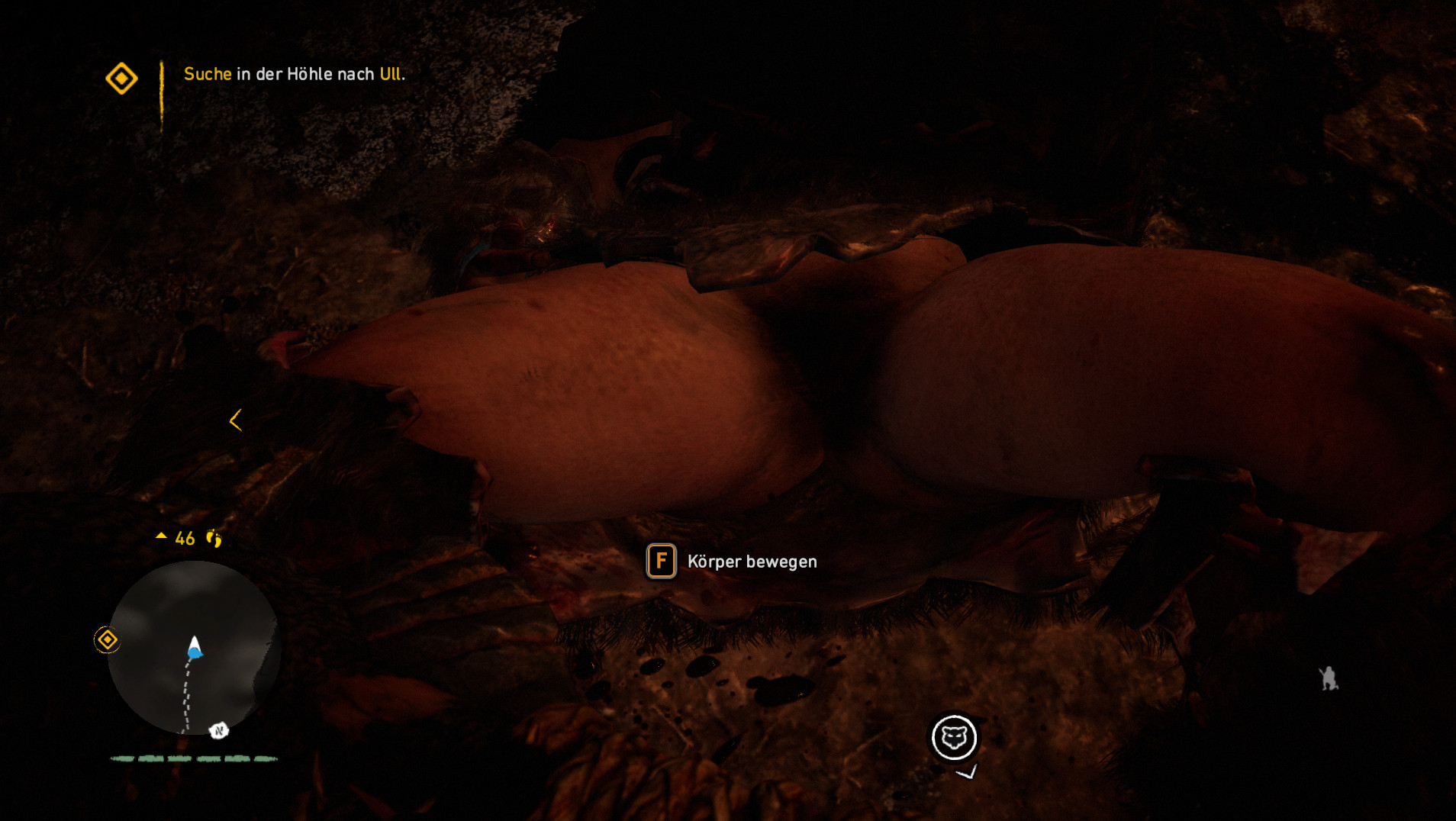Select the beast companion icon
The height and width of the screenshot is (821, 1456).
[954, 738]
